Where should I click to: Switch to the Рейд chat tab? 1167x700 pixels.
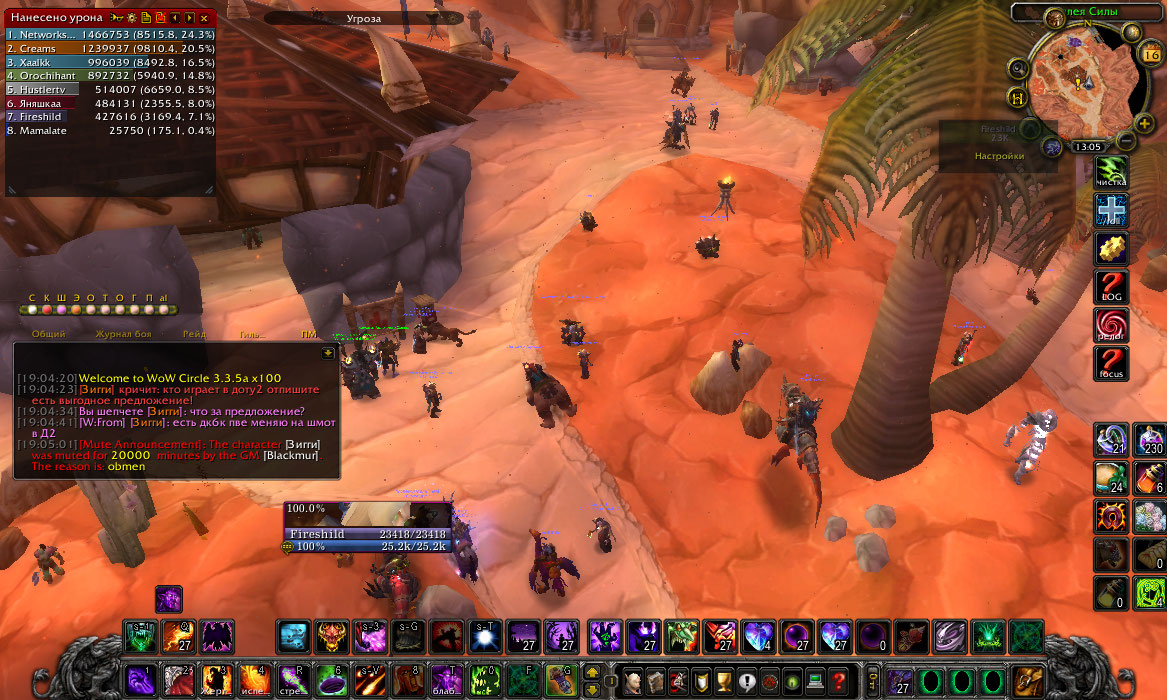(x=194, y=334)
